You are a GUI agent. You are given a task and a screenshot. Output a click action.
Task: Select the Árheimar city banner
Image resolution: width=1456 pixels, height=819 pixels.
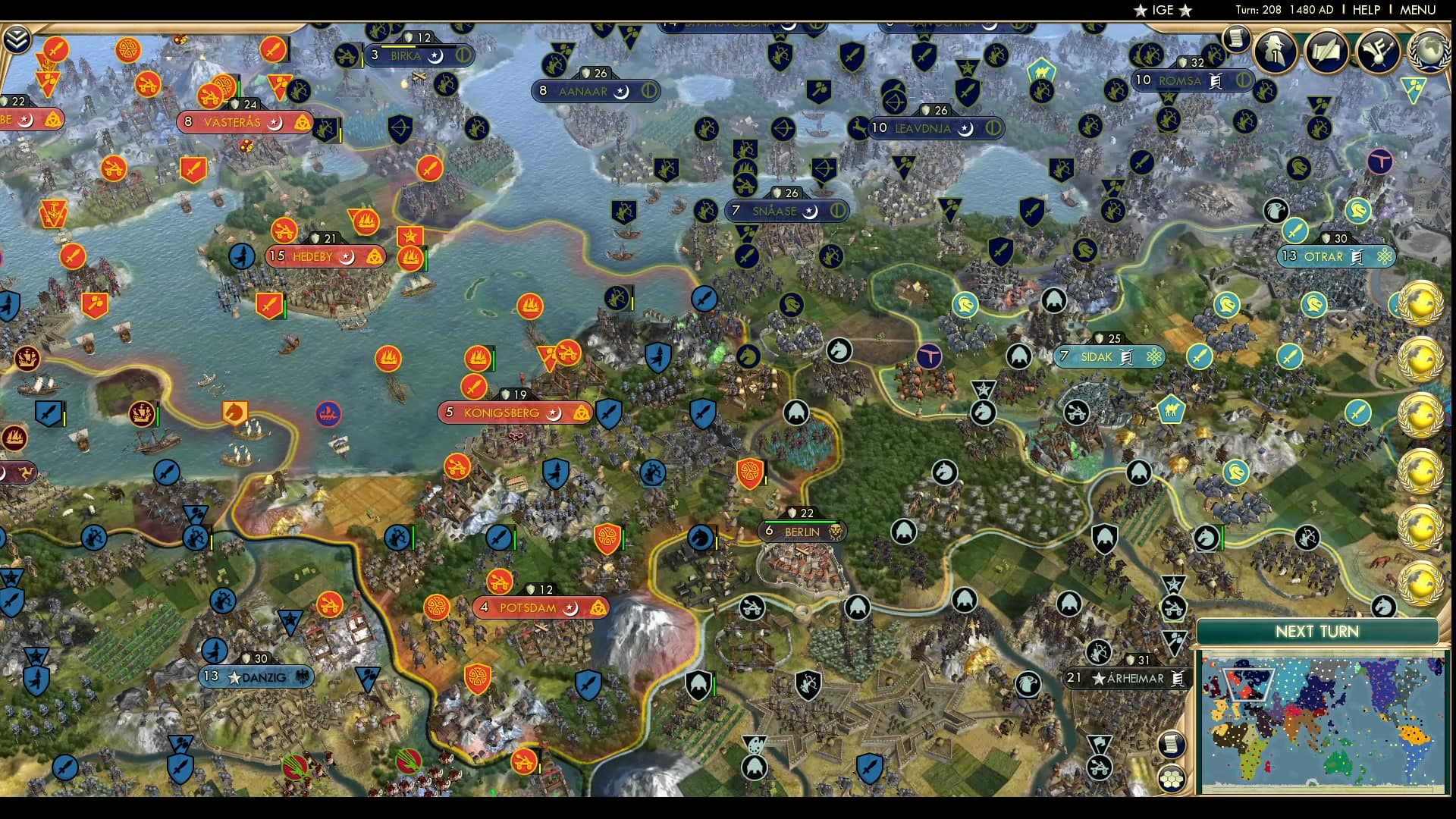[1126, 679]
